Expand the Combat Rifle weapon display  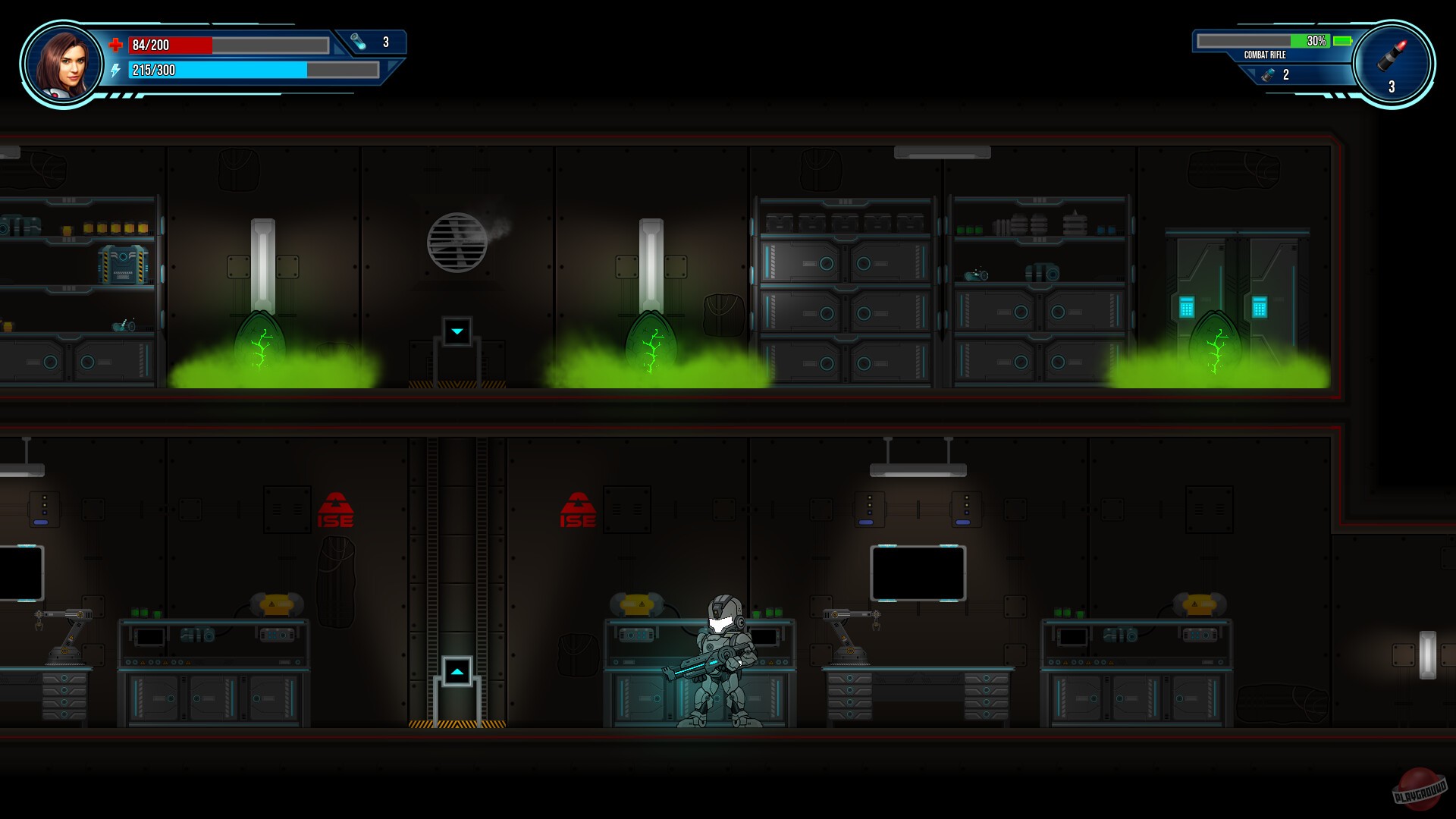pyautogui.click(x=1265, y=55)
